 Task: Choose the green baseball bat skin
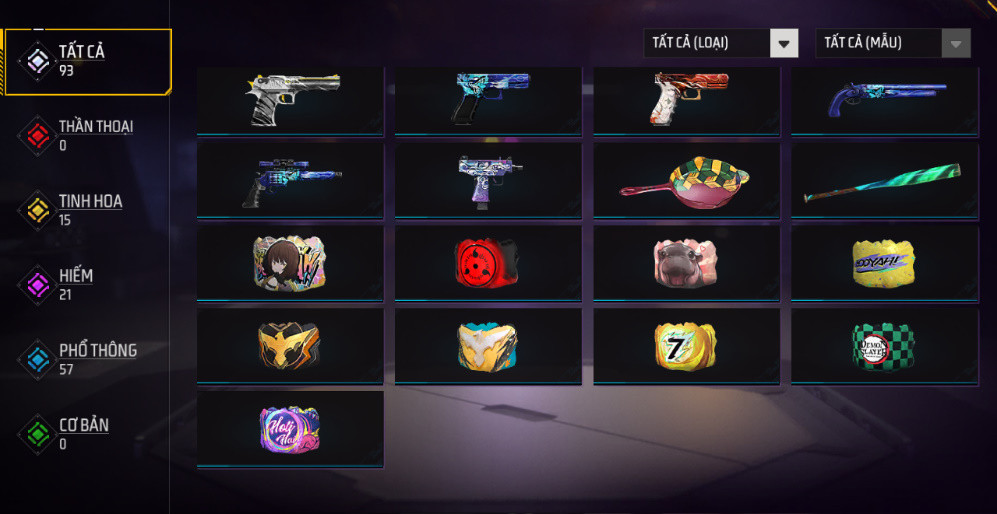(x=884, y=181)
